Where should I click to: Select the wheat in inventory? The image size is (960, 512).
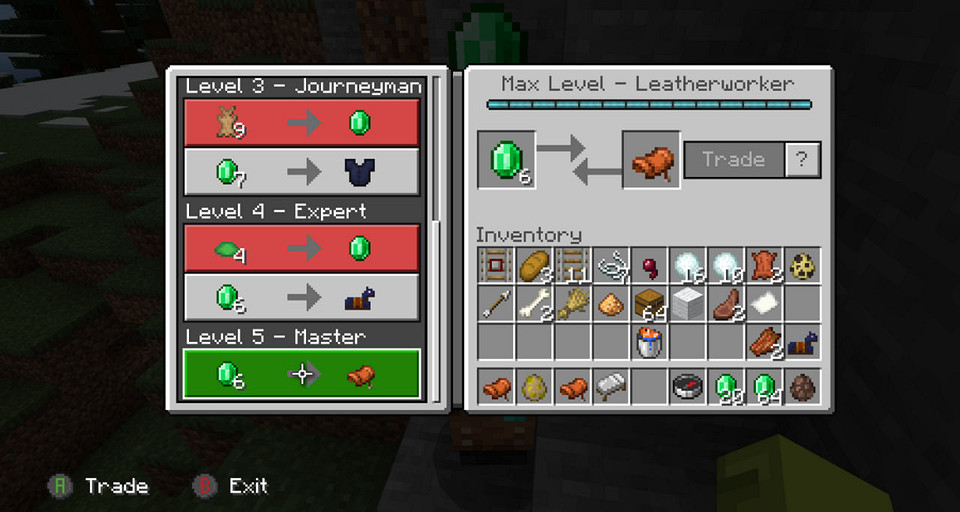573,304
